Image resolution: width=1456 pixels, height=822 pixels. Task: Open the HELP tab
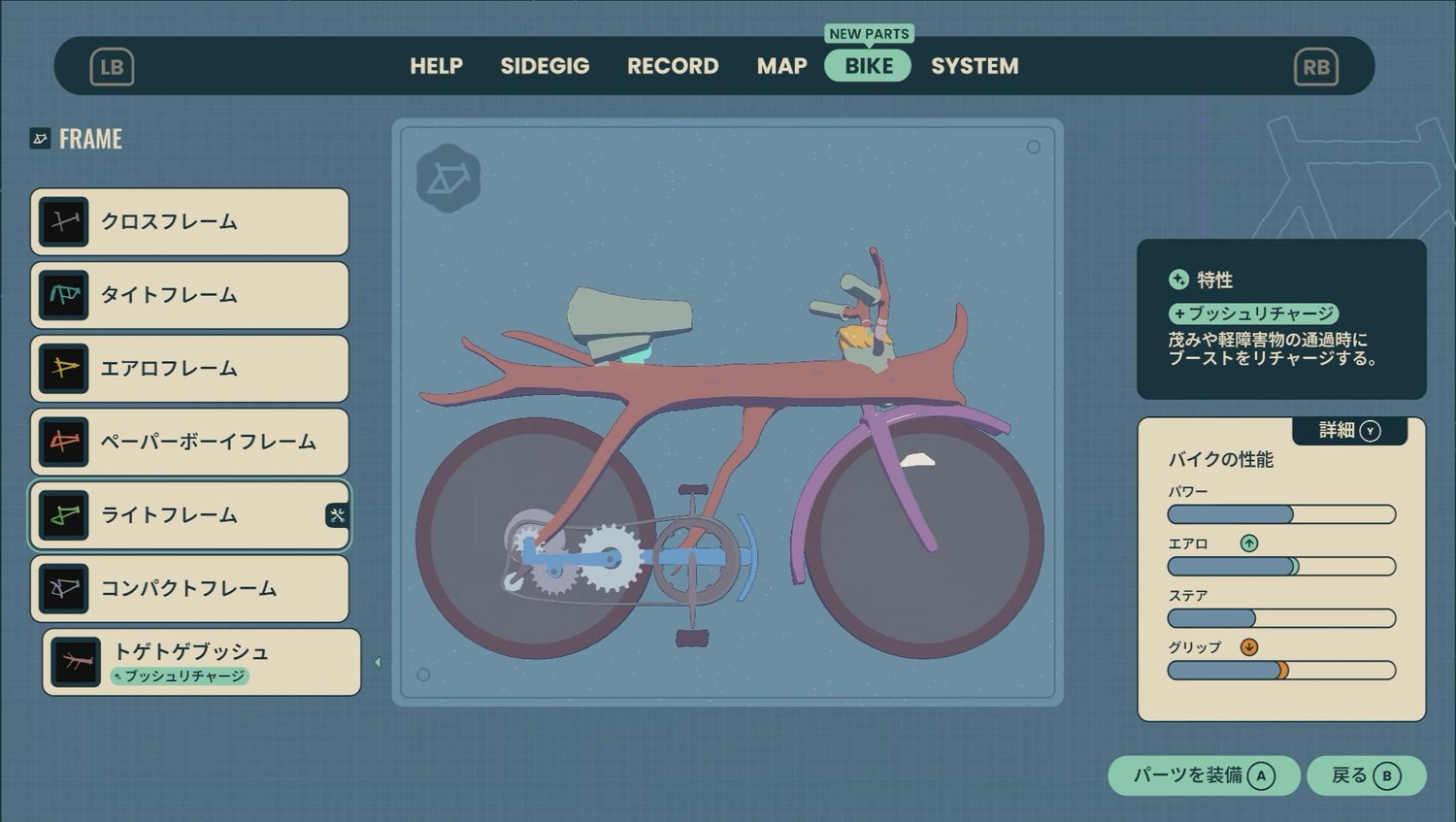click(436, 66)
